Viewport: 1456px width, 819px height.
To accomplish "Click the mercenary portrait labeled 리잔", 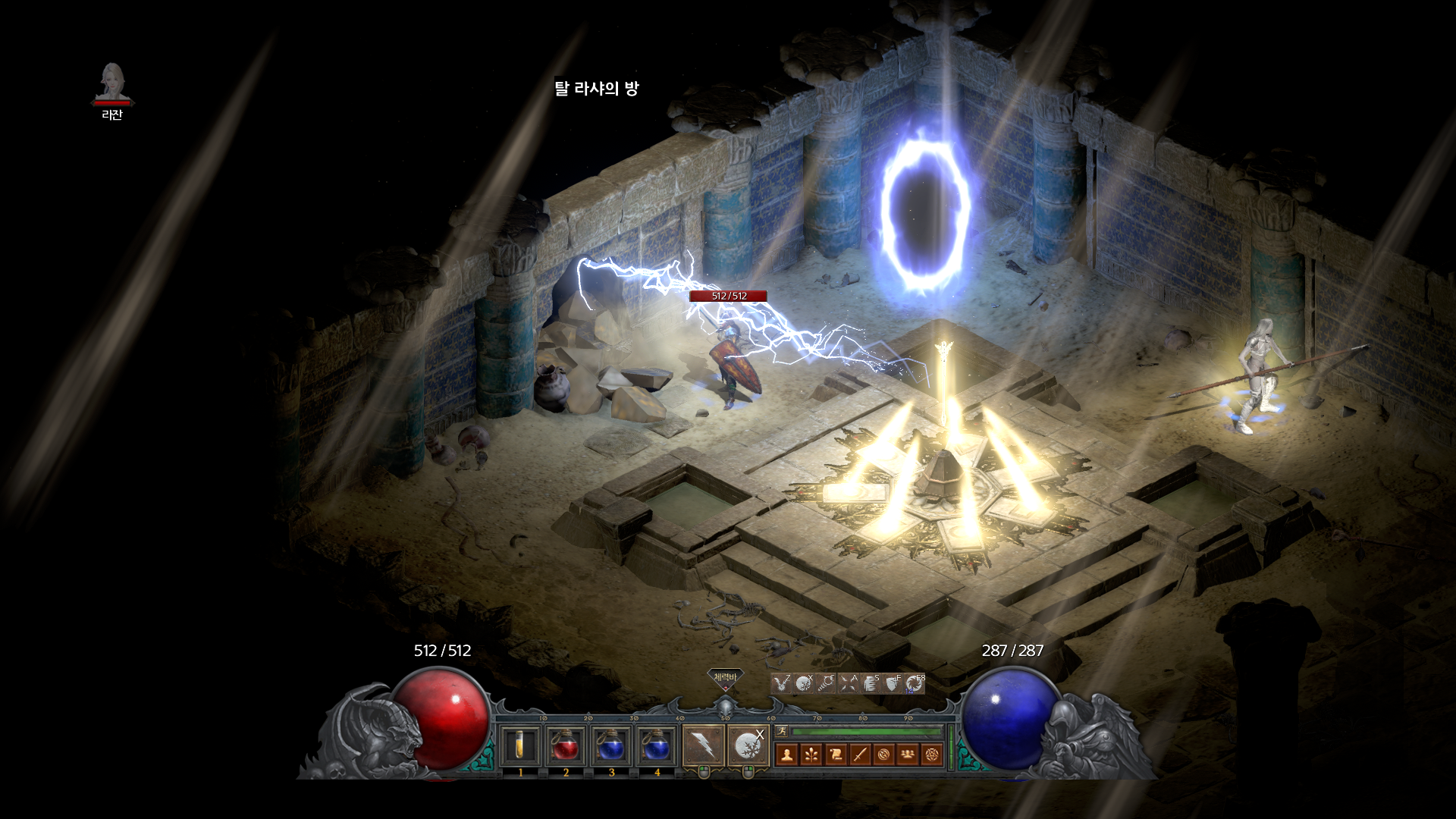I will (112, 83).
